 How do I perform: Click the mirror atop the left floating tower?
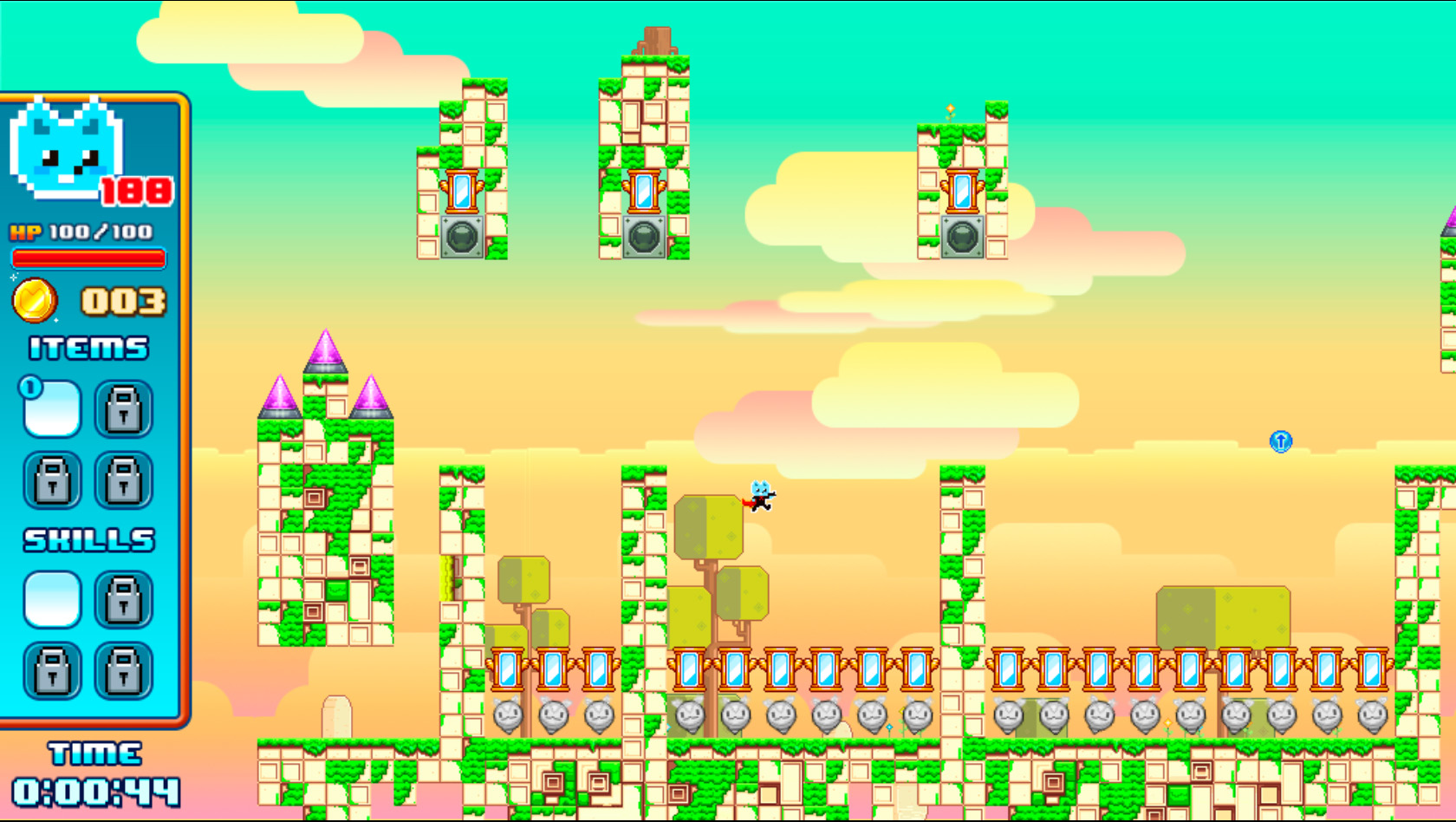click(x=462, y=192)
